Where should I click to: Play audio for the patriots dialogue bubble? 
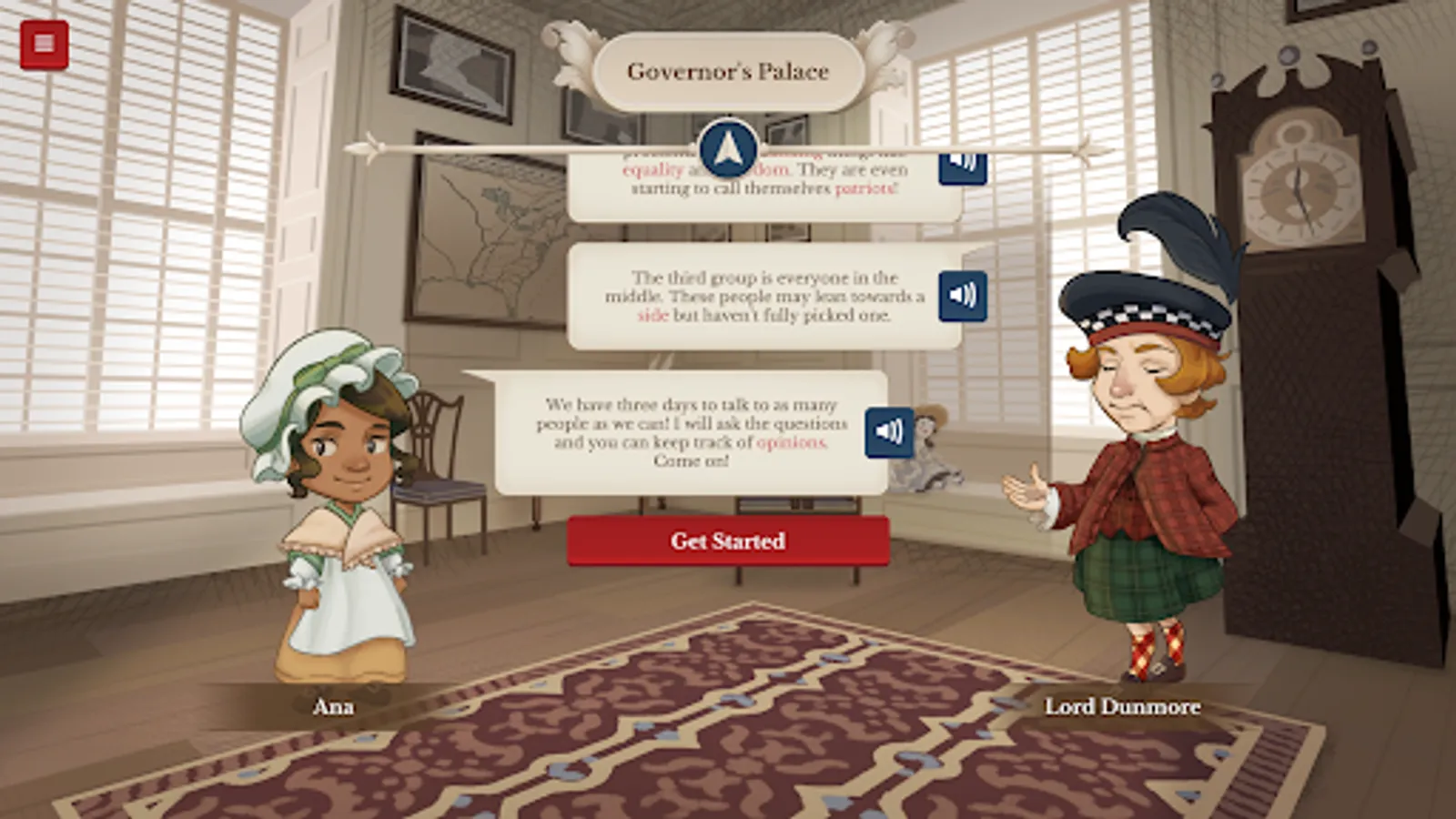962,167
